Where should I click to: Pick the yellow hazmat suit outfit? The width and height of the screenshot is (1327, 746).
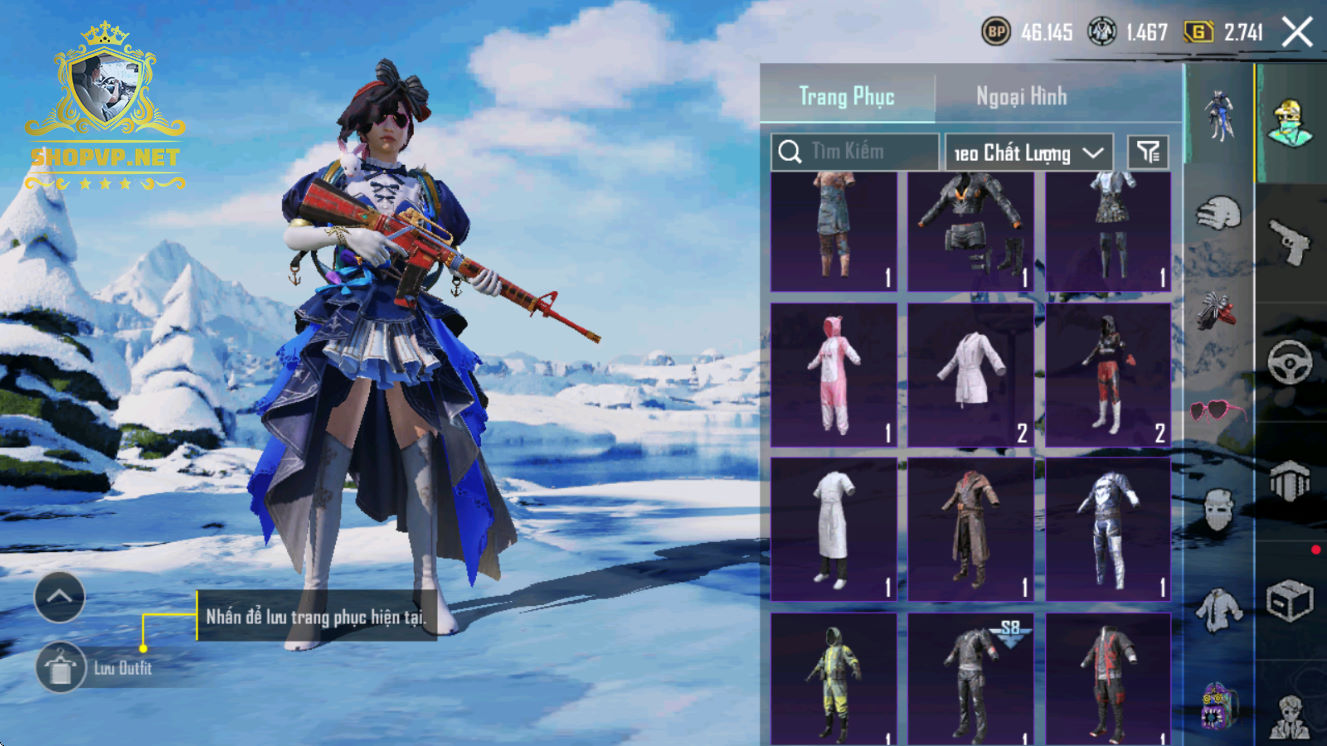833,680
